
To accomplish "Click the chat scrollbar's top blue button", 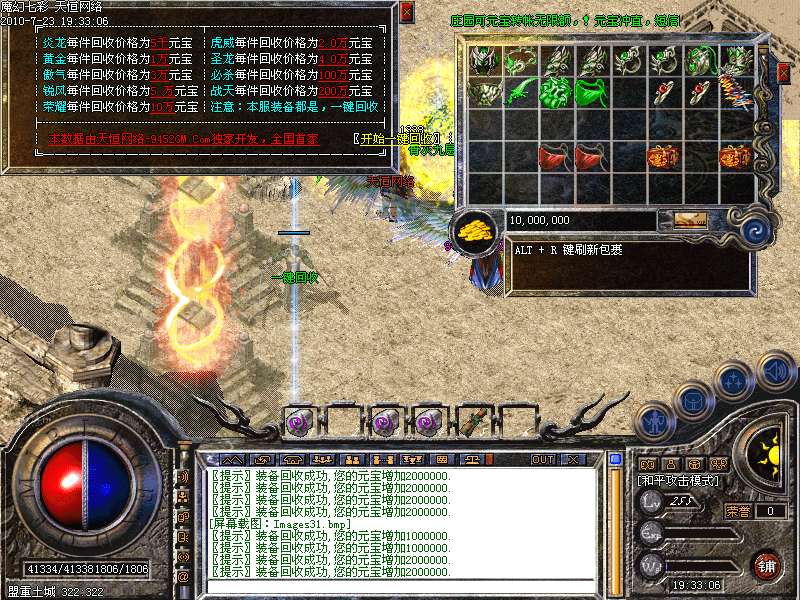I will [616, 460].
